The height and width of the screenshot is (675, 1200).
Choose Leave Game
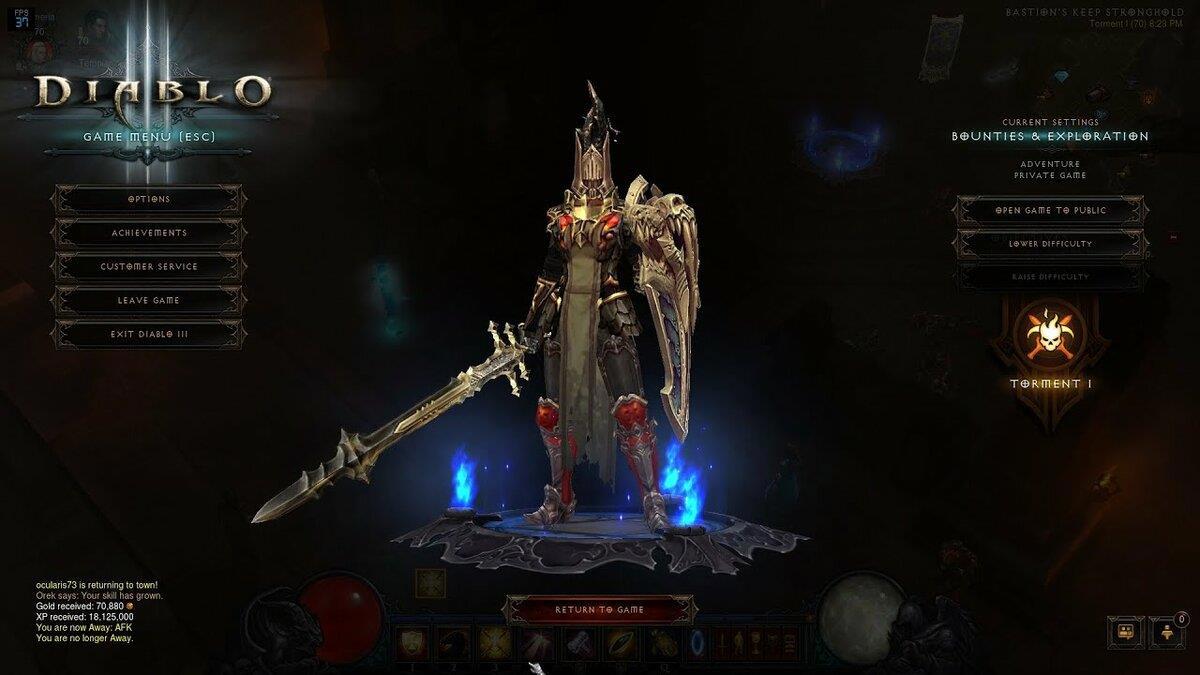[x=149, y=300]
